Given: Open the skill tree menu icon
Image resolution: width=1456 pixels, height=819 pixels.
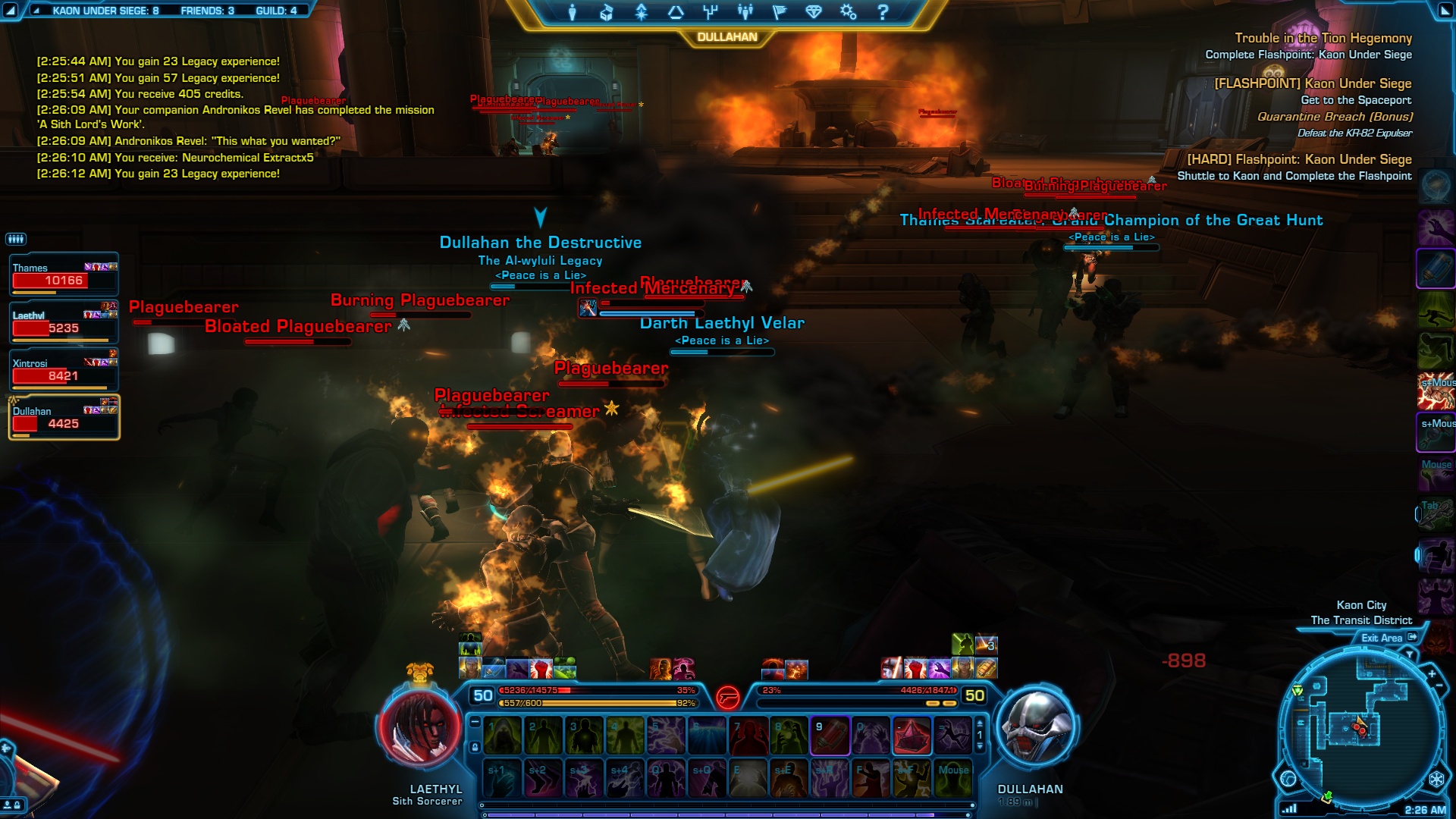Looking at the screenshot, I should [x=710, y=12].
